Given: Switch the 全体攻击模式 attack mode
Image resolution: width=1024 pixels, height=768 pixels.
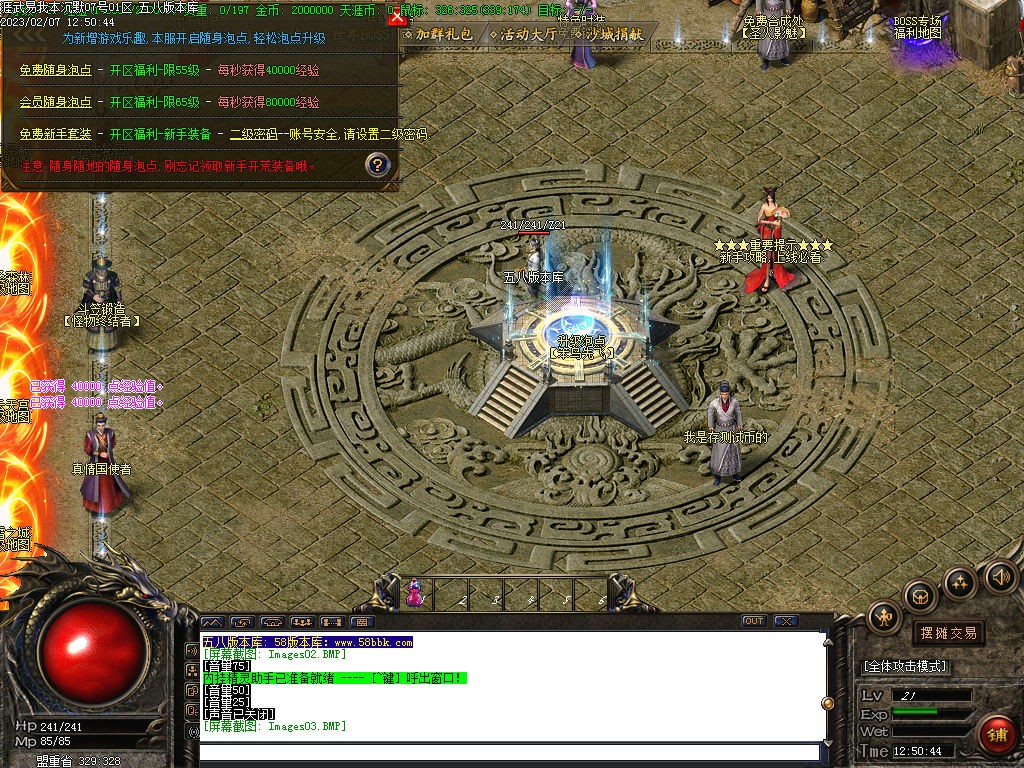Looking at the screenshot, I should [905, 666].
